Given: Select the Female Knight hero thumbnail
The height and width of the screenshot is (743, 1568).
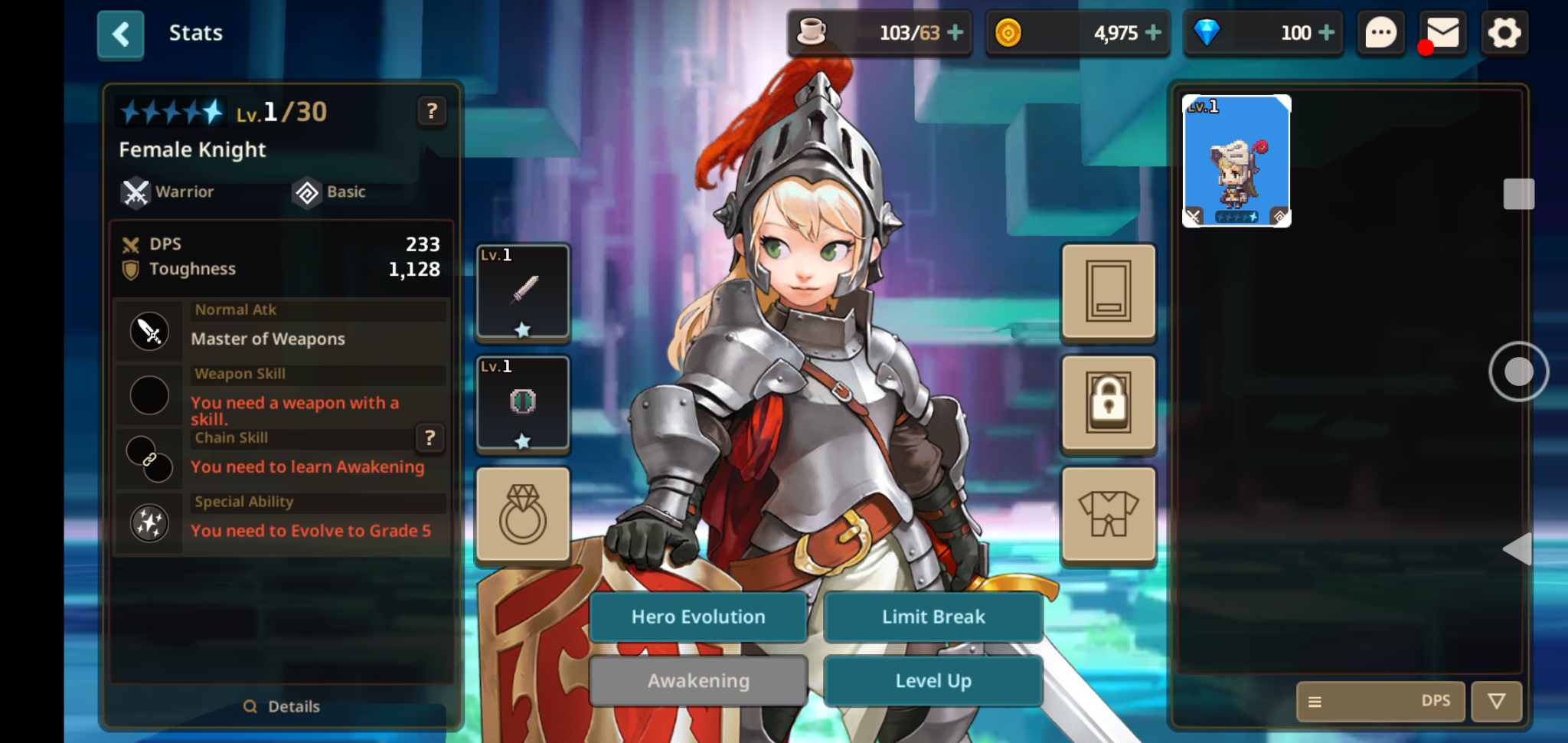Looking at the screenshot, I should coord(1236,160).
